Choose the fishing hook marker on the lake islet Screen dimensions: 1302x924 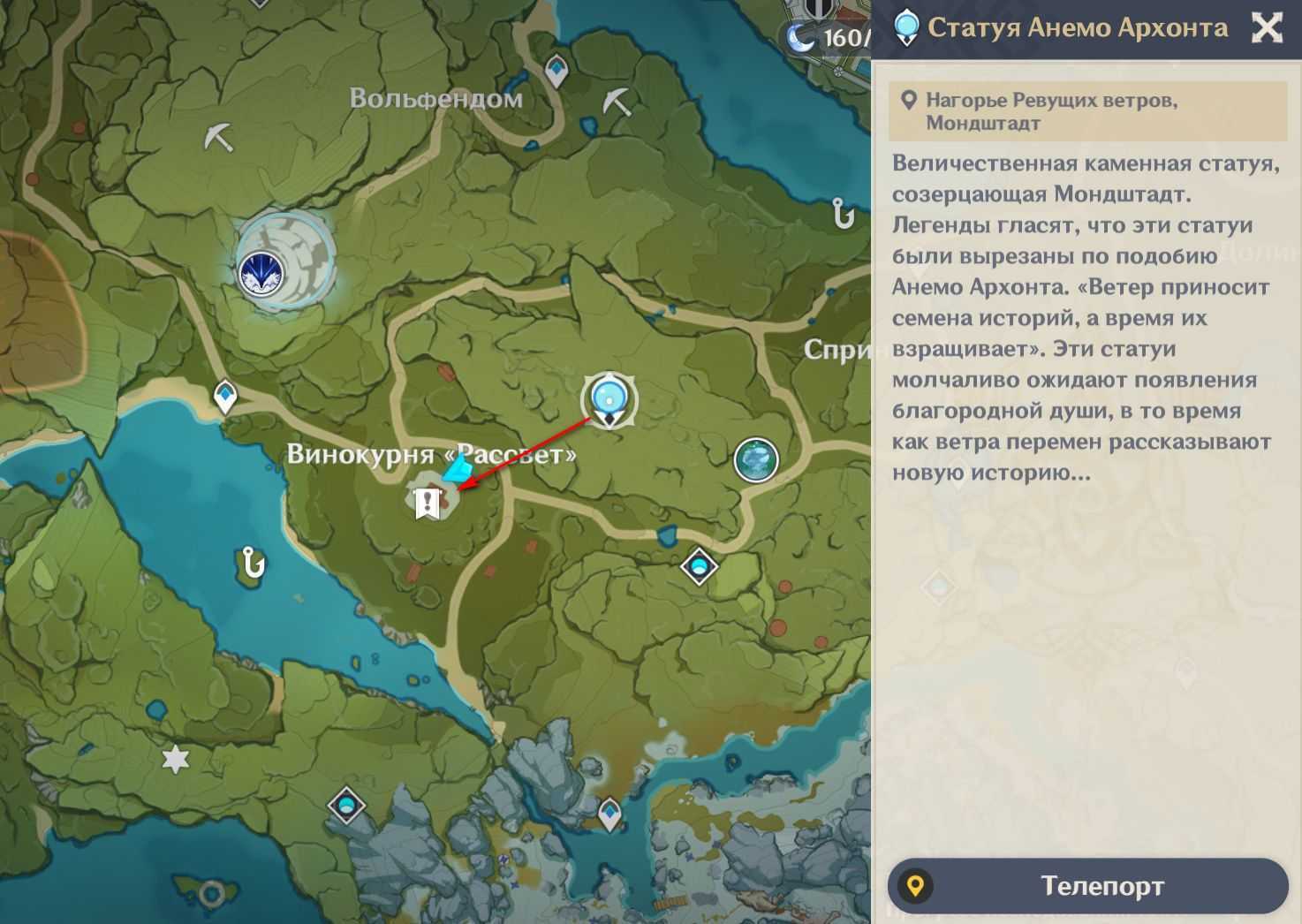pos(253,563)
